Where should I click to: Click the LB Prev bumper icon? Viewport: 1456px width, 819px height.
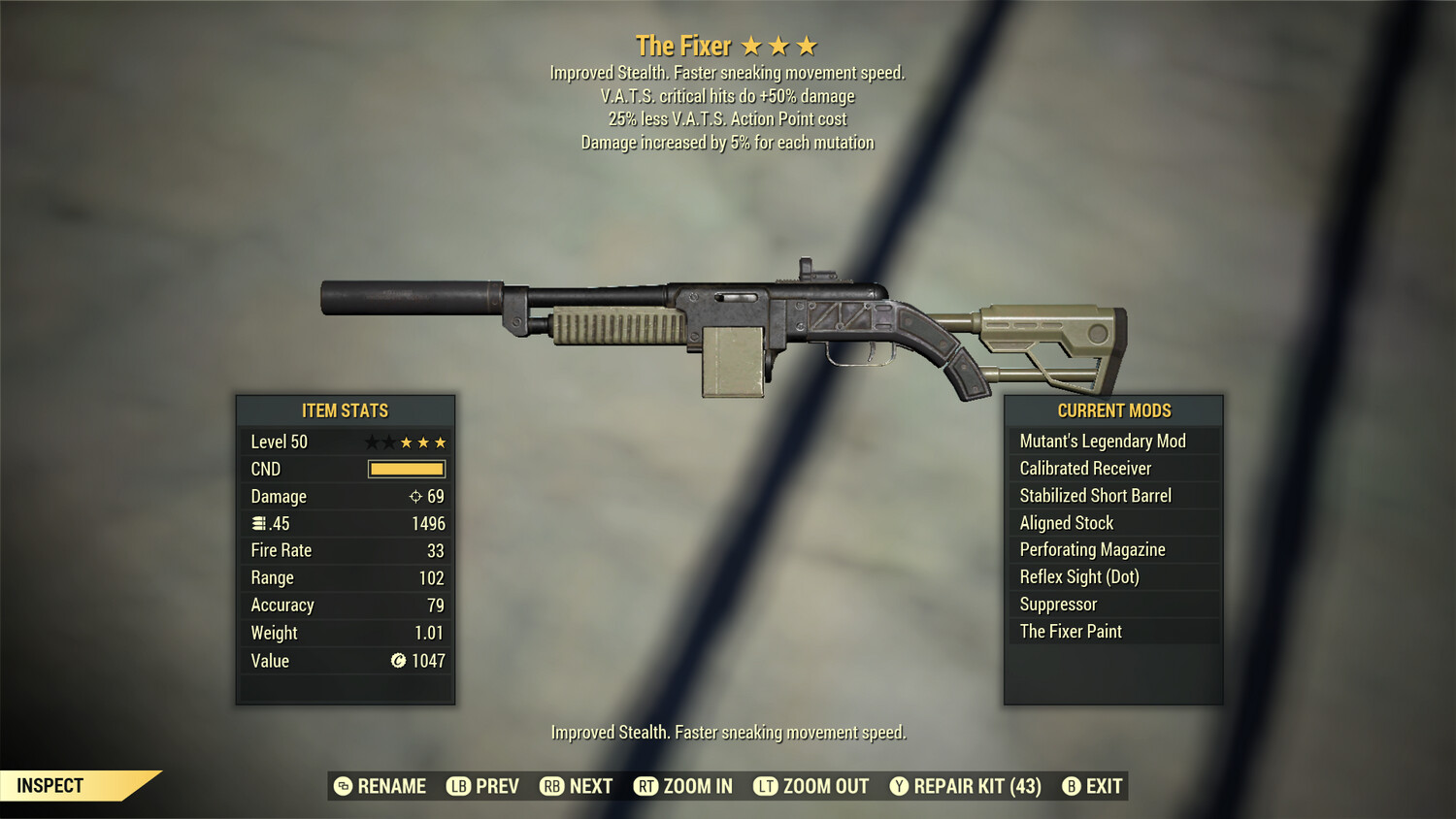coord(457,786)
